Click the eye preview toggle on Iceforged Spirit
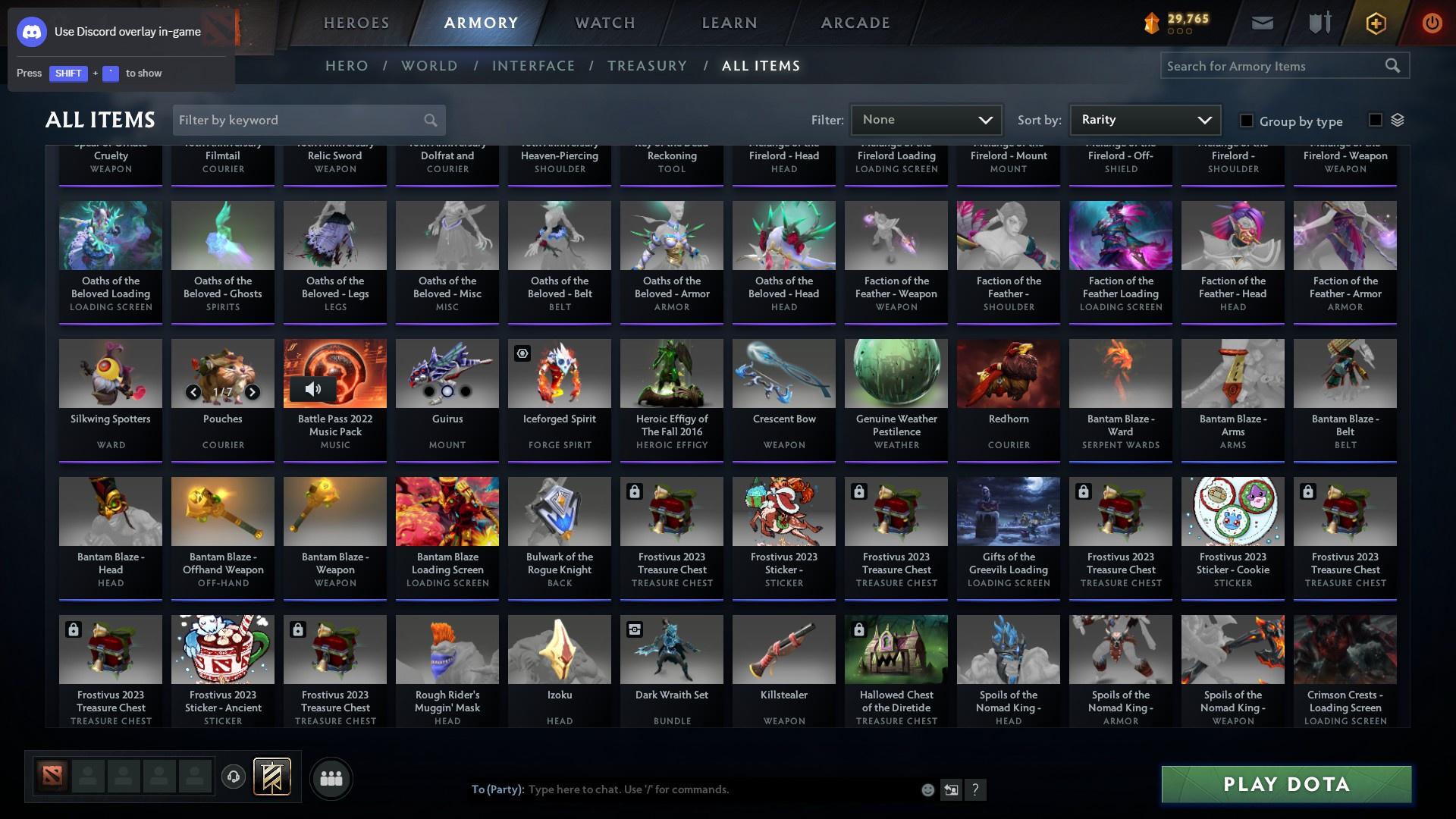Viewport: 1456px width, 819px height. (521, 353)
